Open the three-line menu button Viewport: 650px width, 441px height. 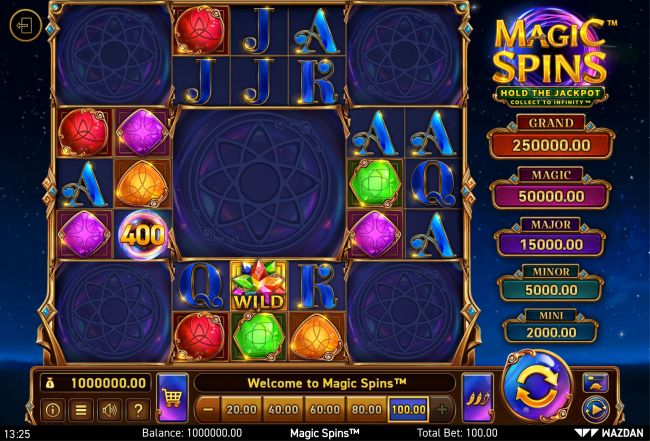80,409
